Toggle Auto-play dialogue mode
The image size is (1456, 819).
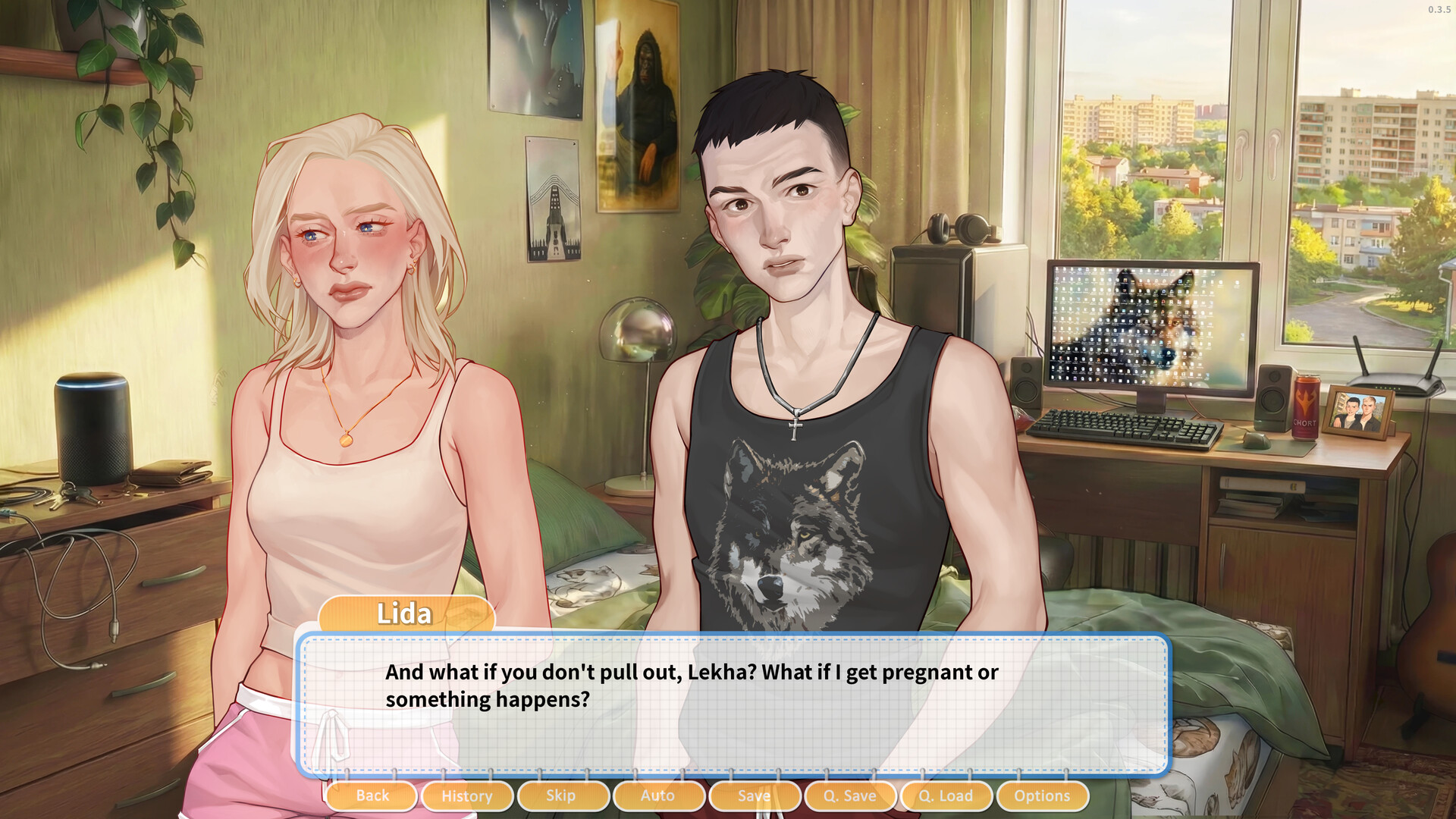pyautogui.click(x=658, y=796)
